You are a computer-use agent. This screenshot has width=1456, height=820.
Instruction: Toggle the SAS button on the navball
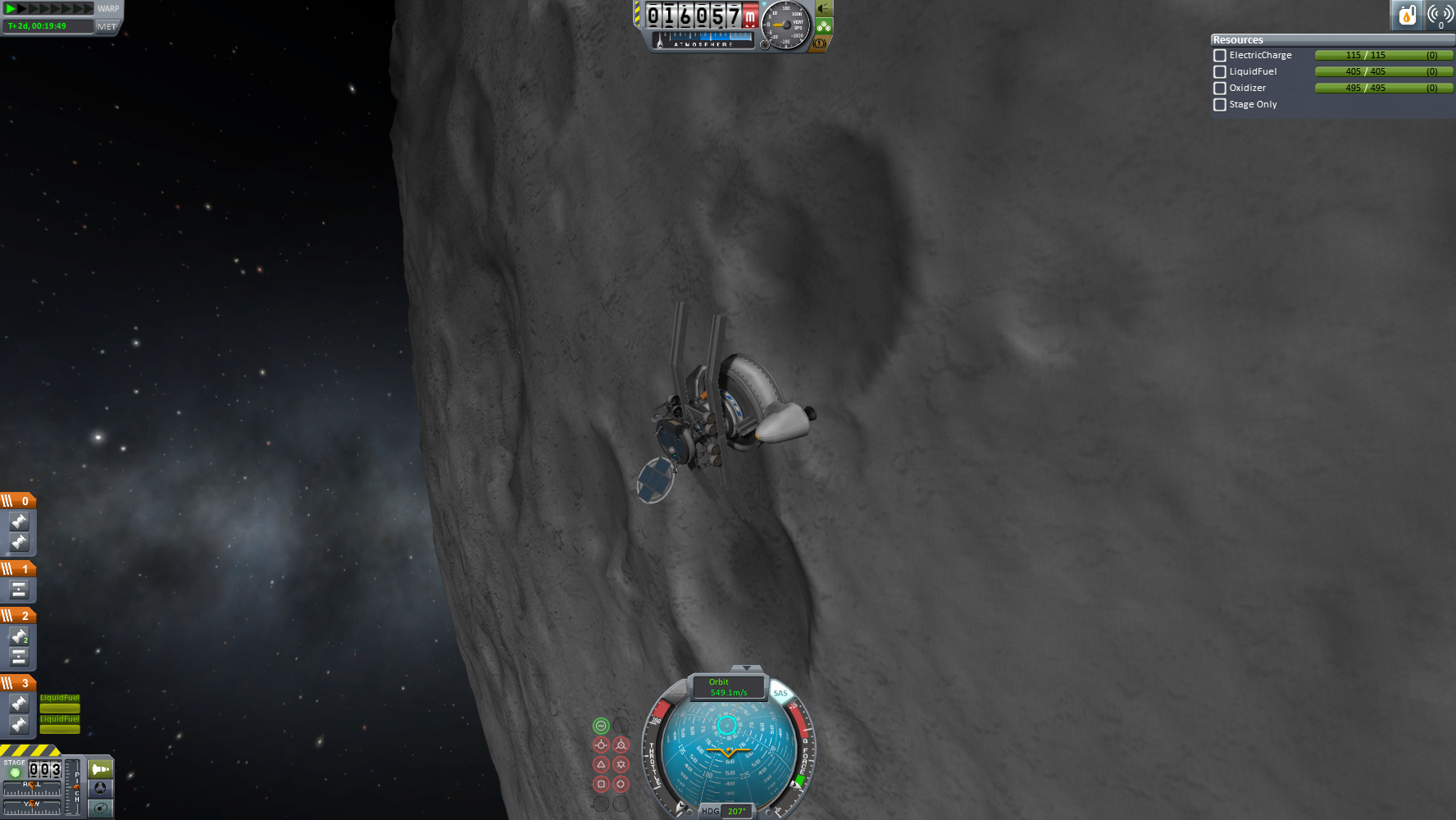[x=780, y=693]
